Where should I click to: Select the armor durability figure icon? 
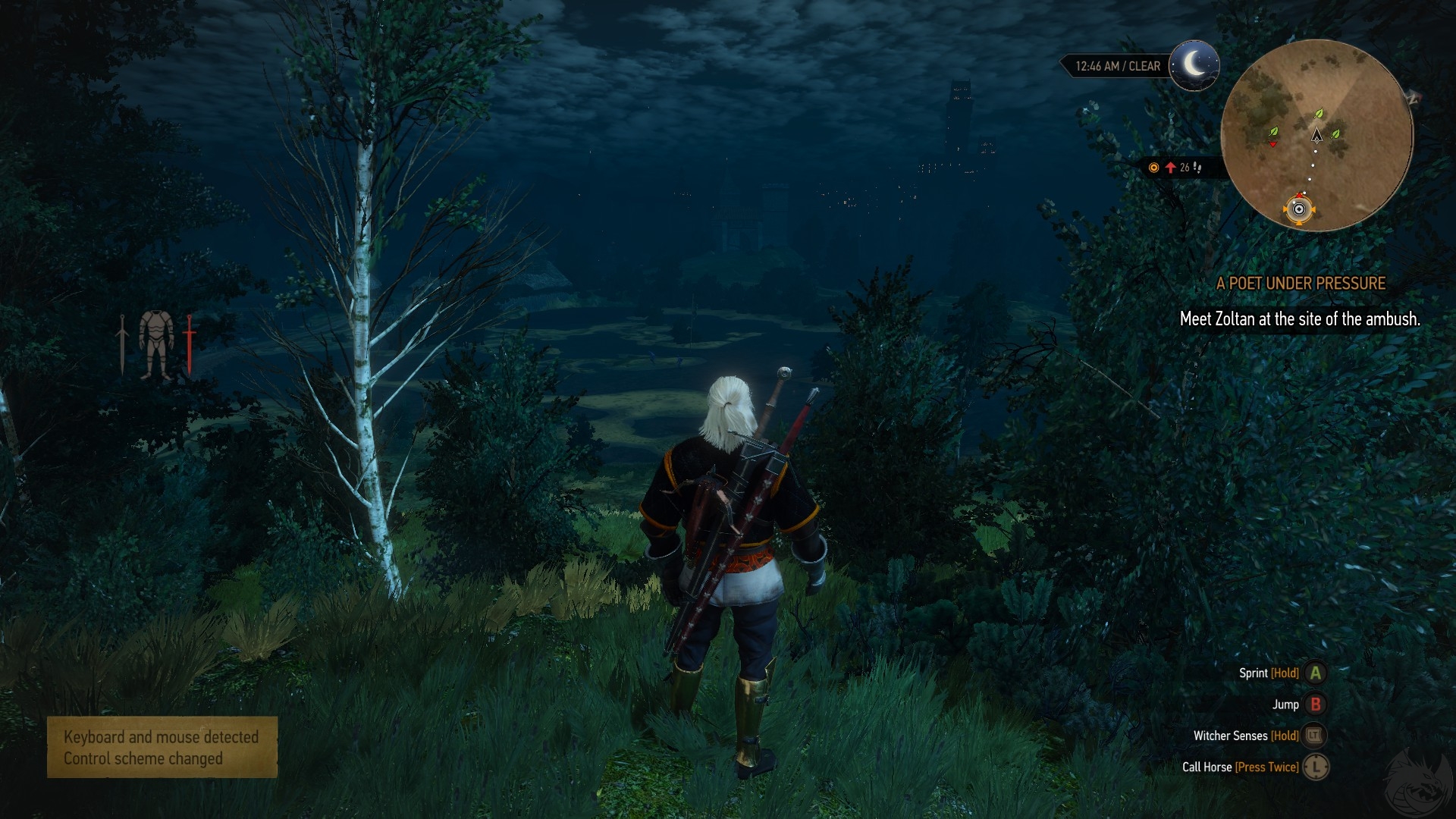click(x=156, y=345)
